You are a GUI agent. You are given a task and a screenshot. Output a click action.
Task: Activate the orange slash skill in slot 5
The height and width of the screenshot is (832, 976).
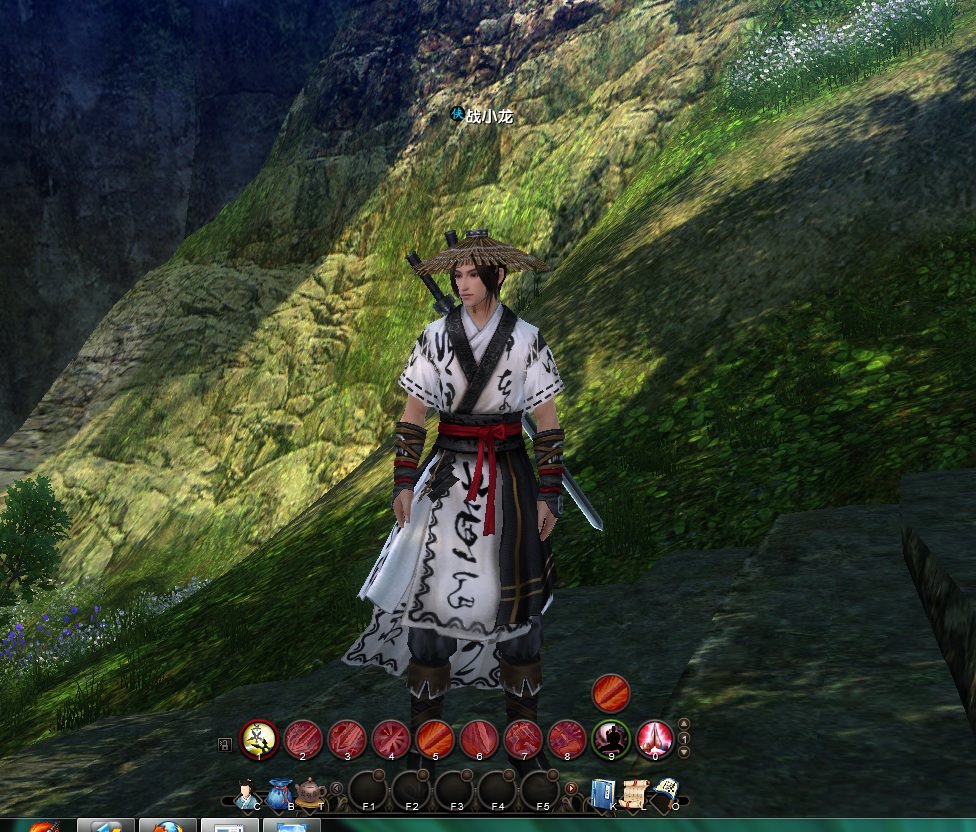pos(435,739)
